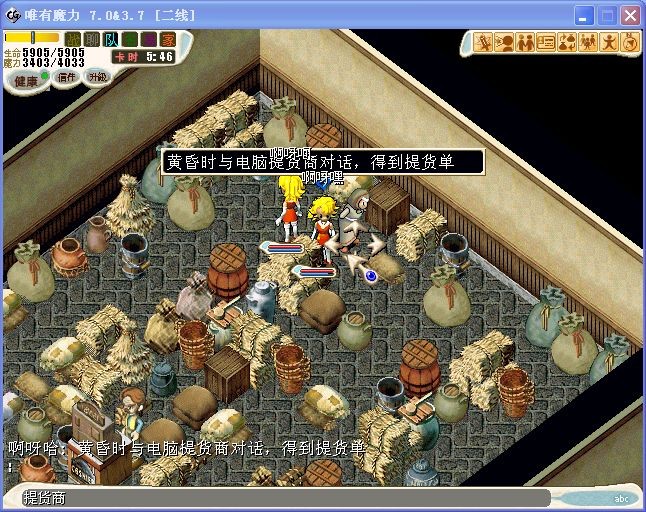Screen dimensions: 646x512
Task: Click the jumping figure emote icon
Action: [609, 43]
